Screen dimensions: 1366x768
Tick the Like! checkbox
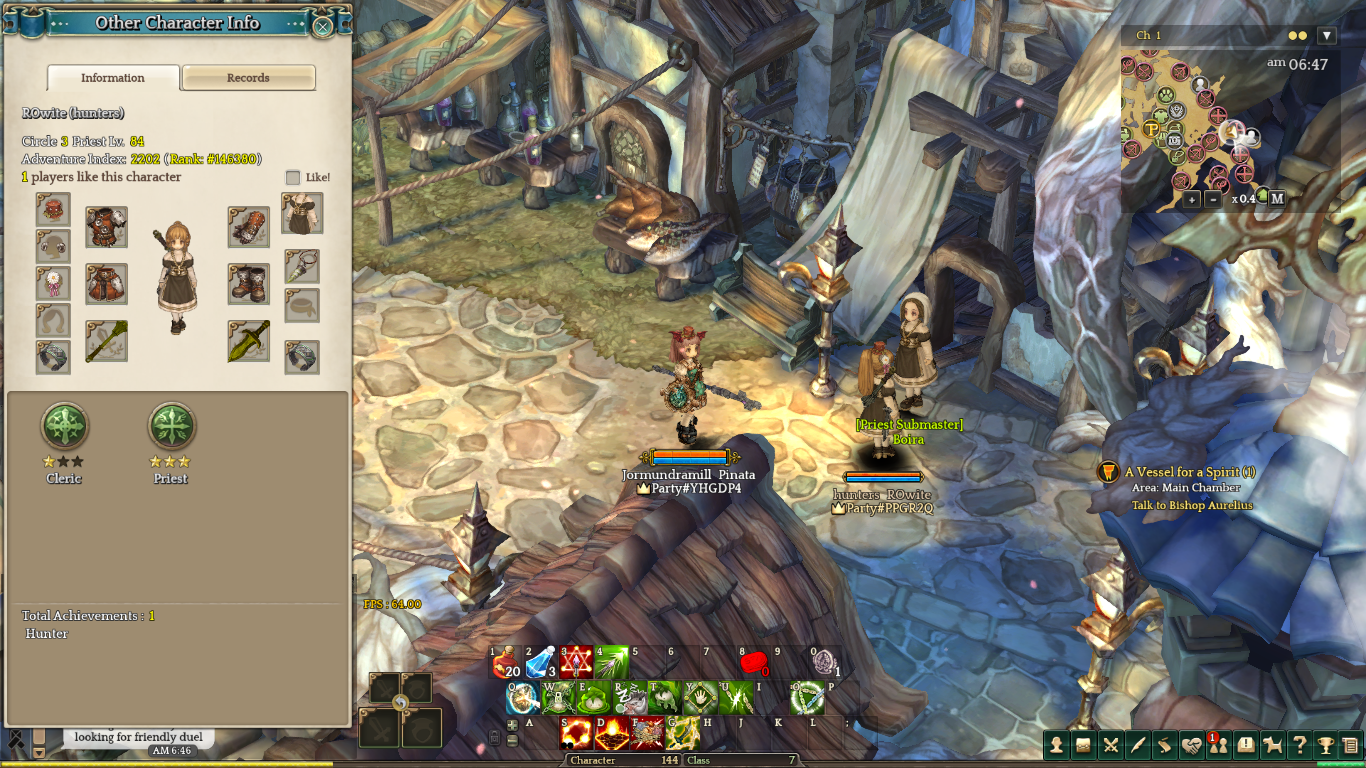pyautogui.click(x=293, y=177)
